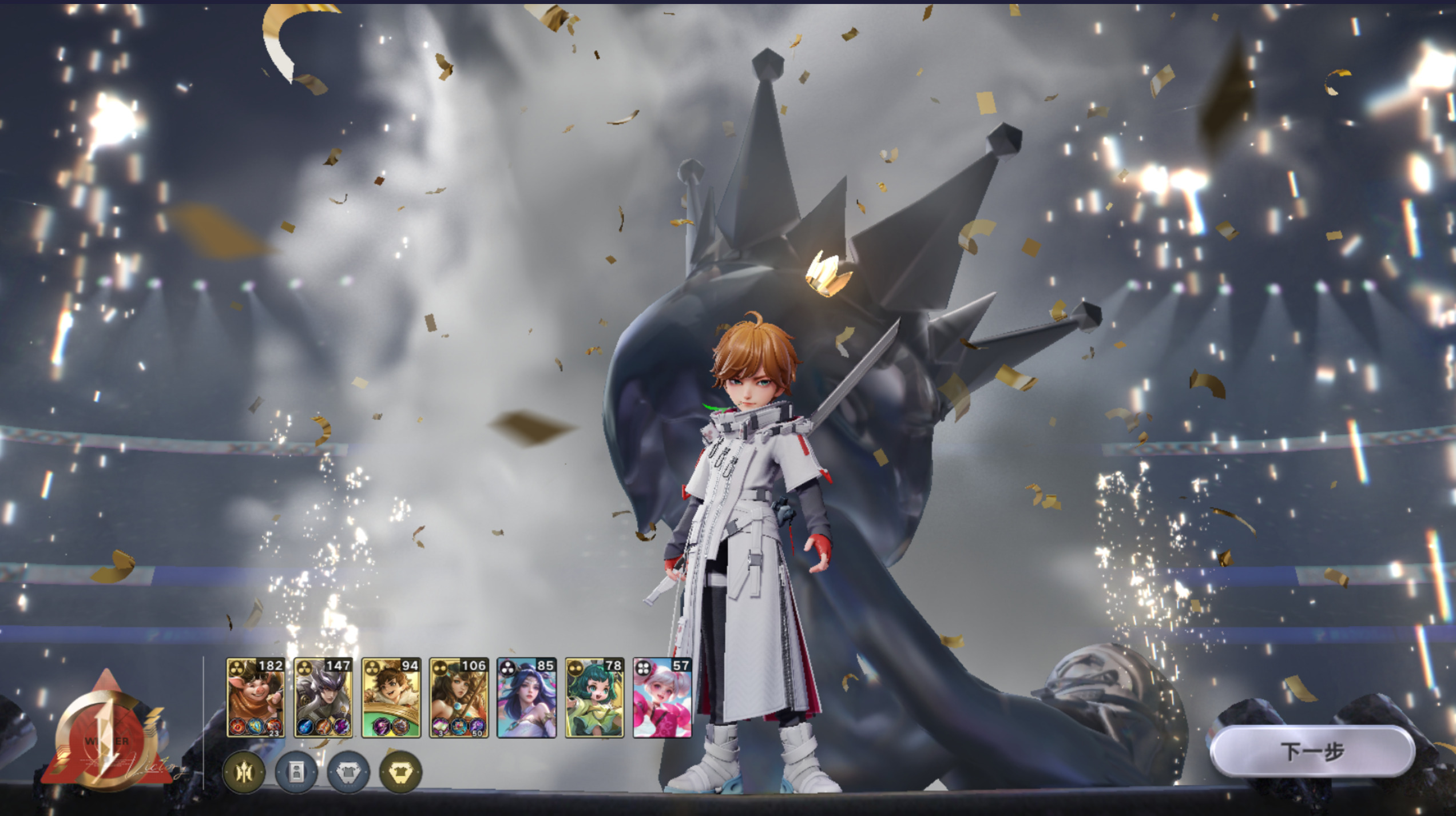Choose the brown-haired boy card showing 94
1456x816 pixels.
tap(391, 698)
